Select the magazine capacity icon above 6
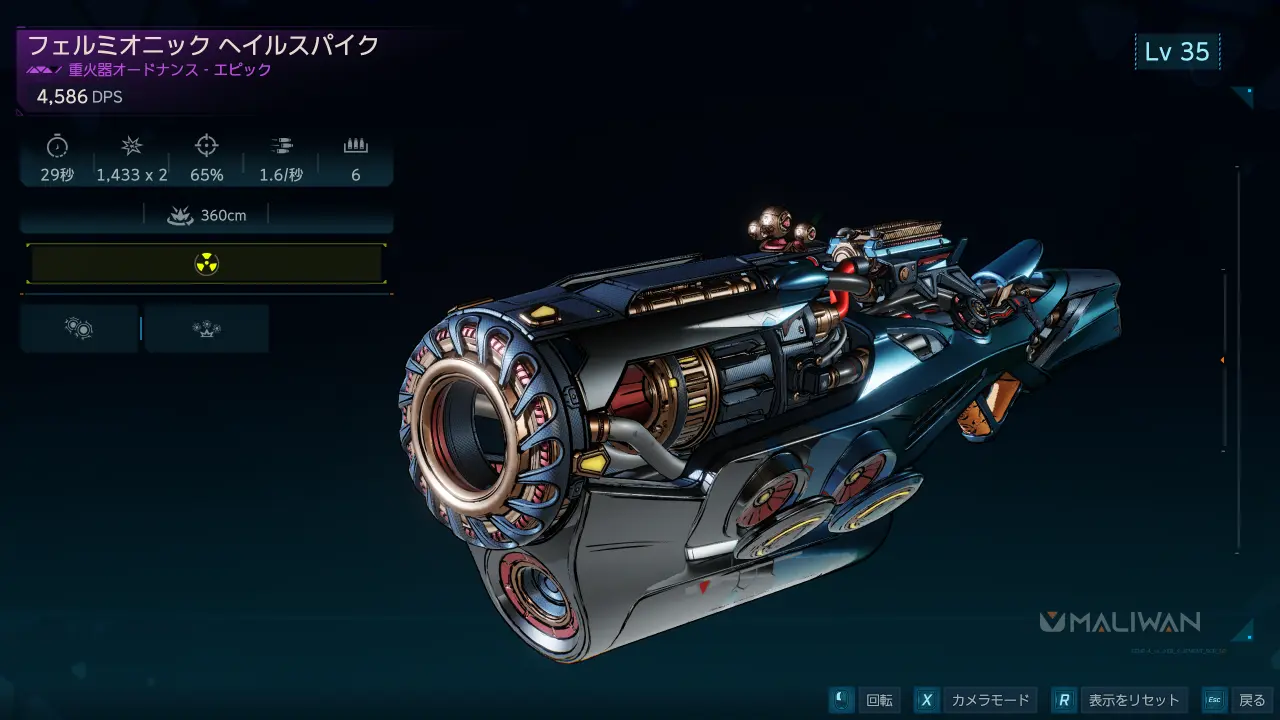 tap(355, 145)
